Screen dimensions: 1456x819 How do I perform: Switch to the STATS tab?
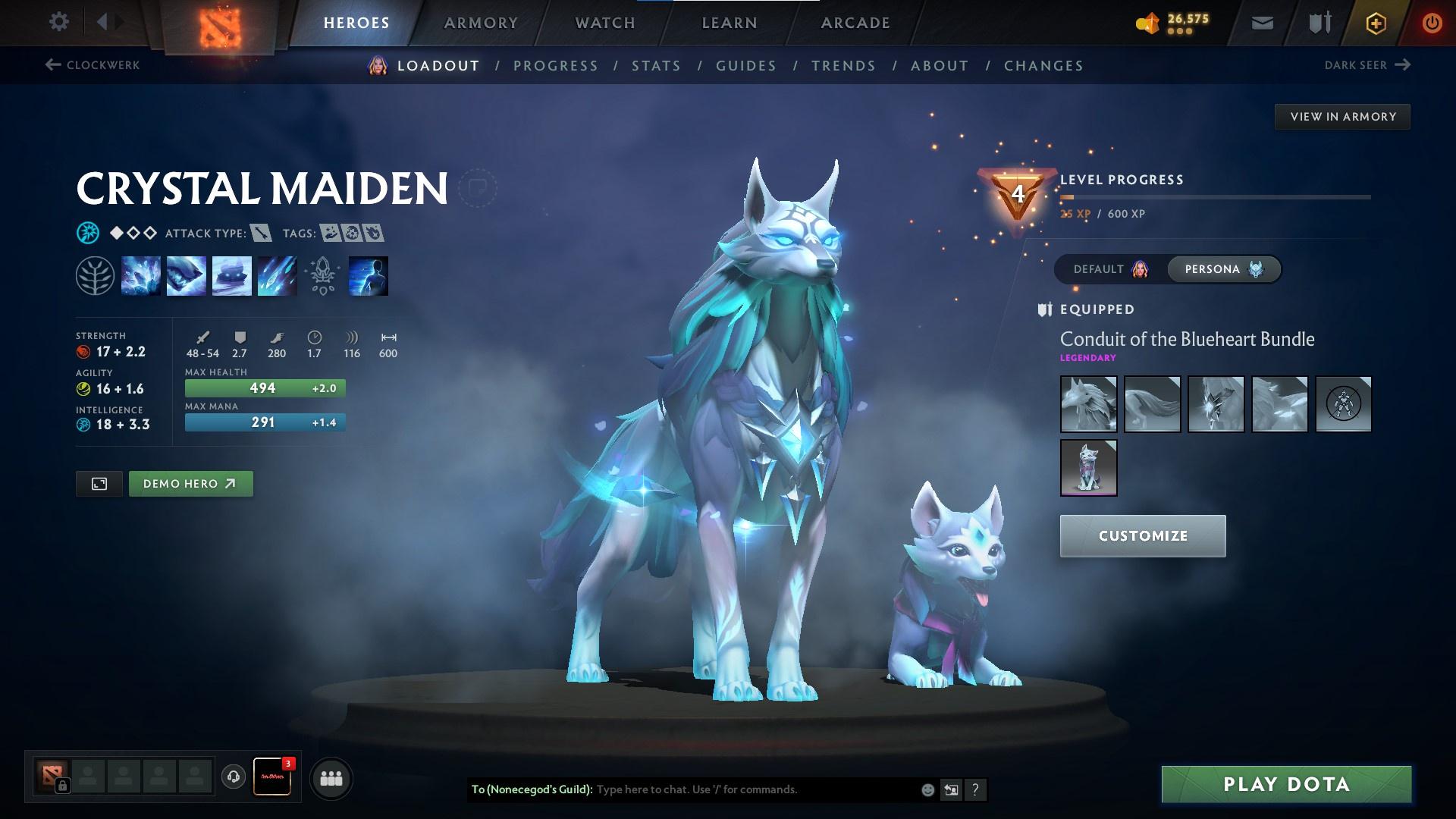point(656,65)
